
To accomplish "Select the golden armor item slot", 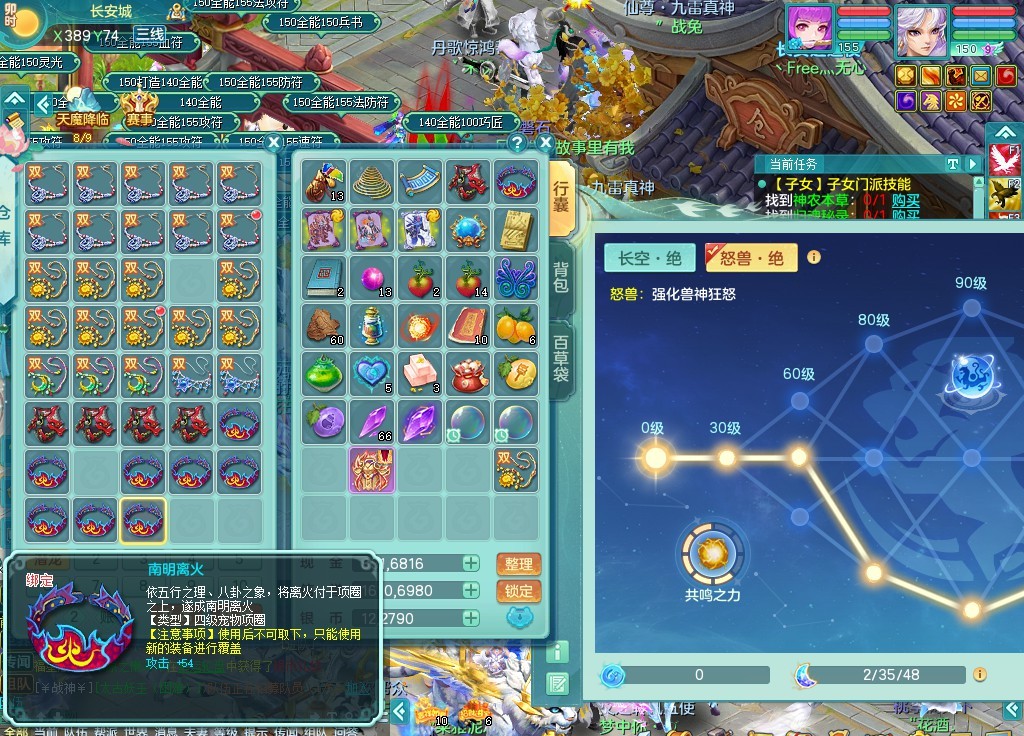I will (372, 470).
